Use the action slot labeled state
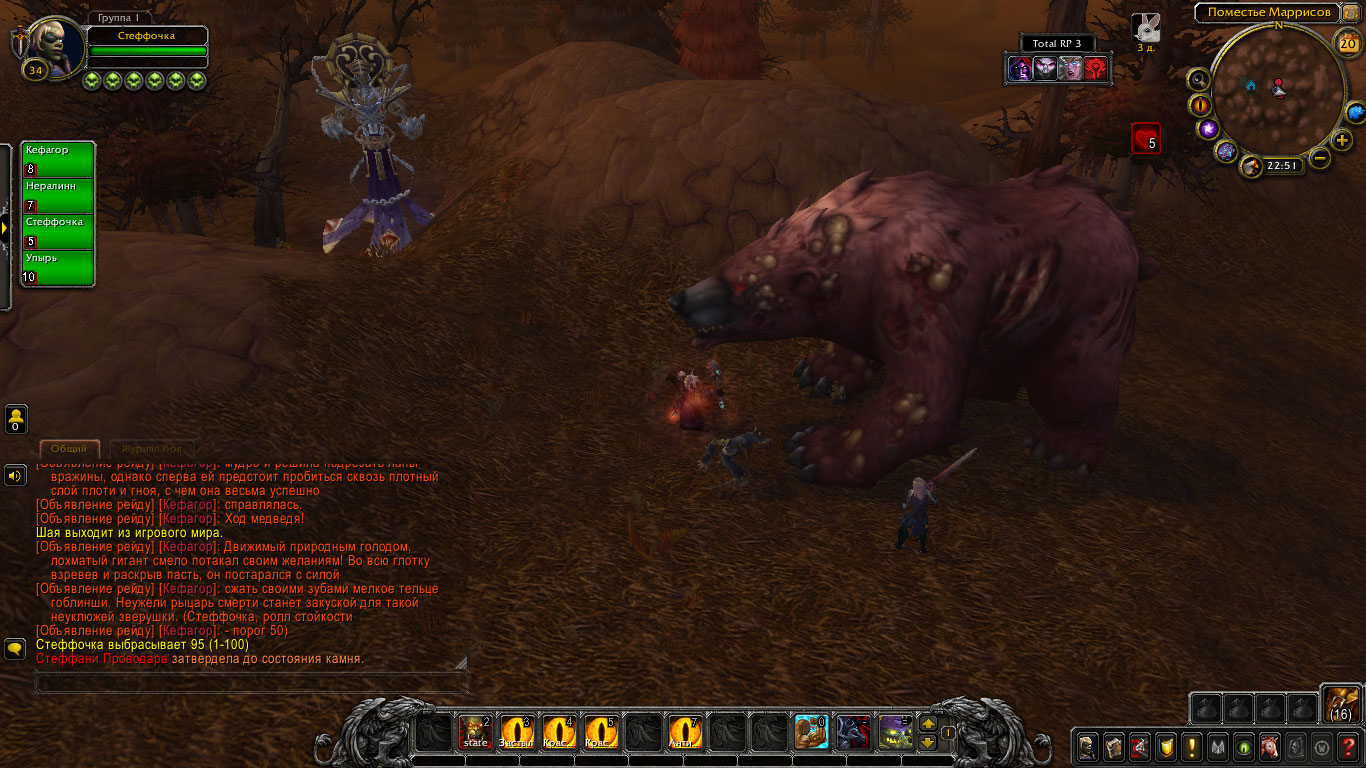The width and height of the screenshot is (1366, 768). pos(475,733)
